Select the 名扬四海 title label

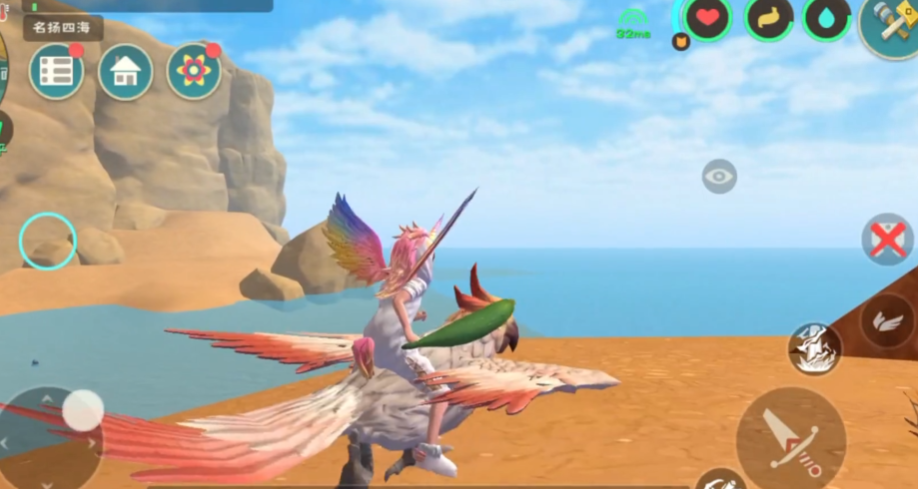63,27
